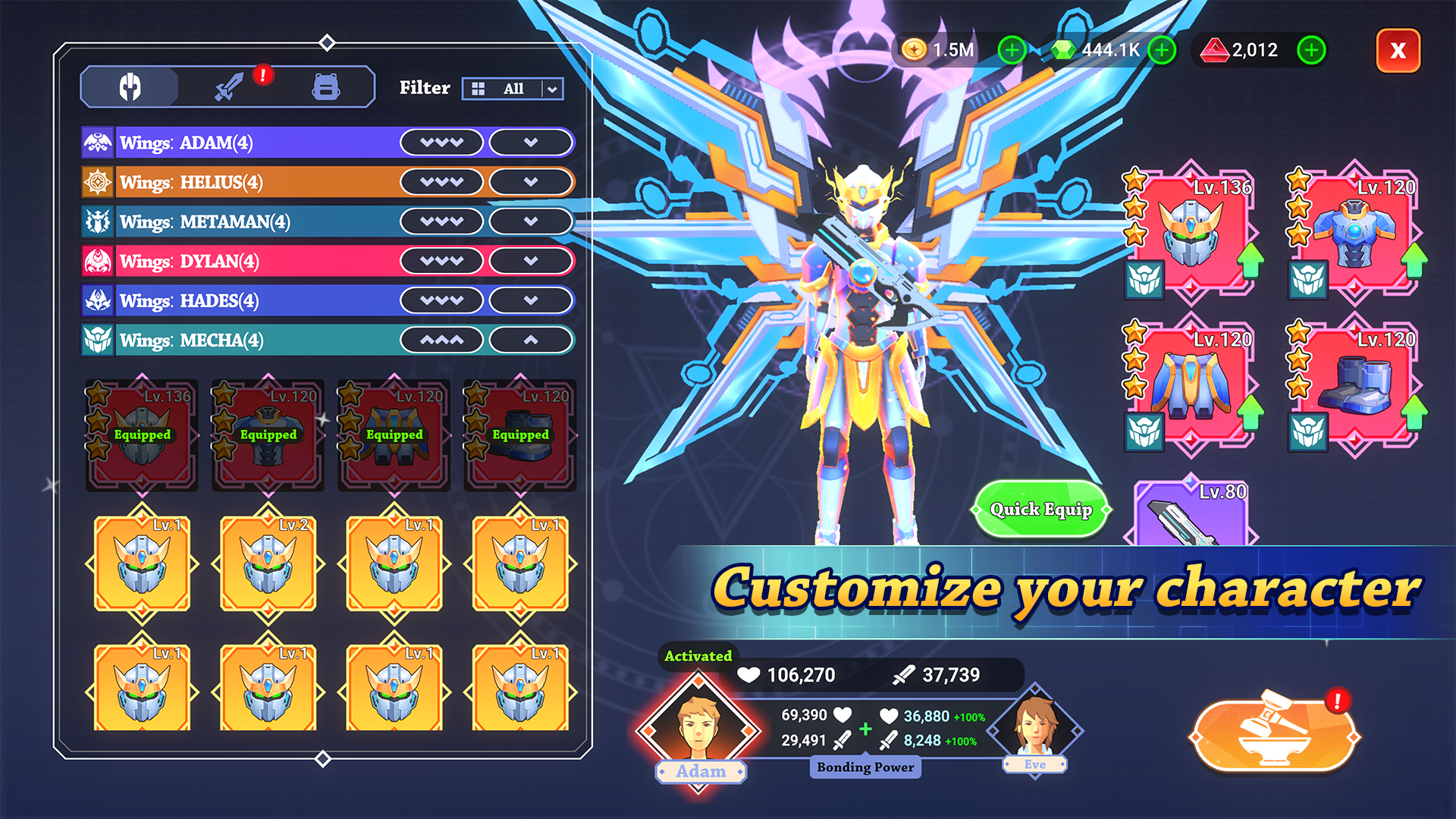The height and width of the screenshot is (819, 1456).
Task: Open the orange forge hammer button
Action: pyautogui.click(x=1273, y=735)
